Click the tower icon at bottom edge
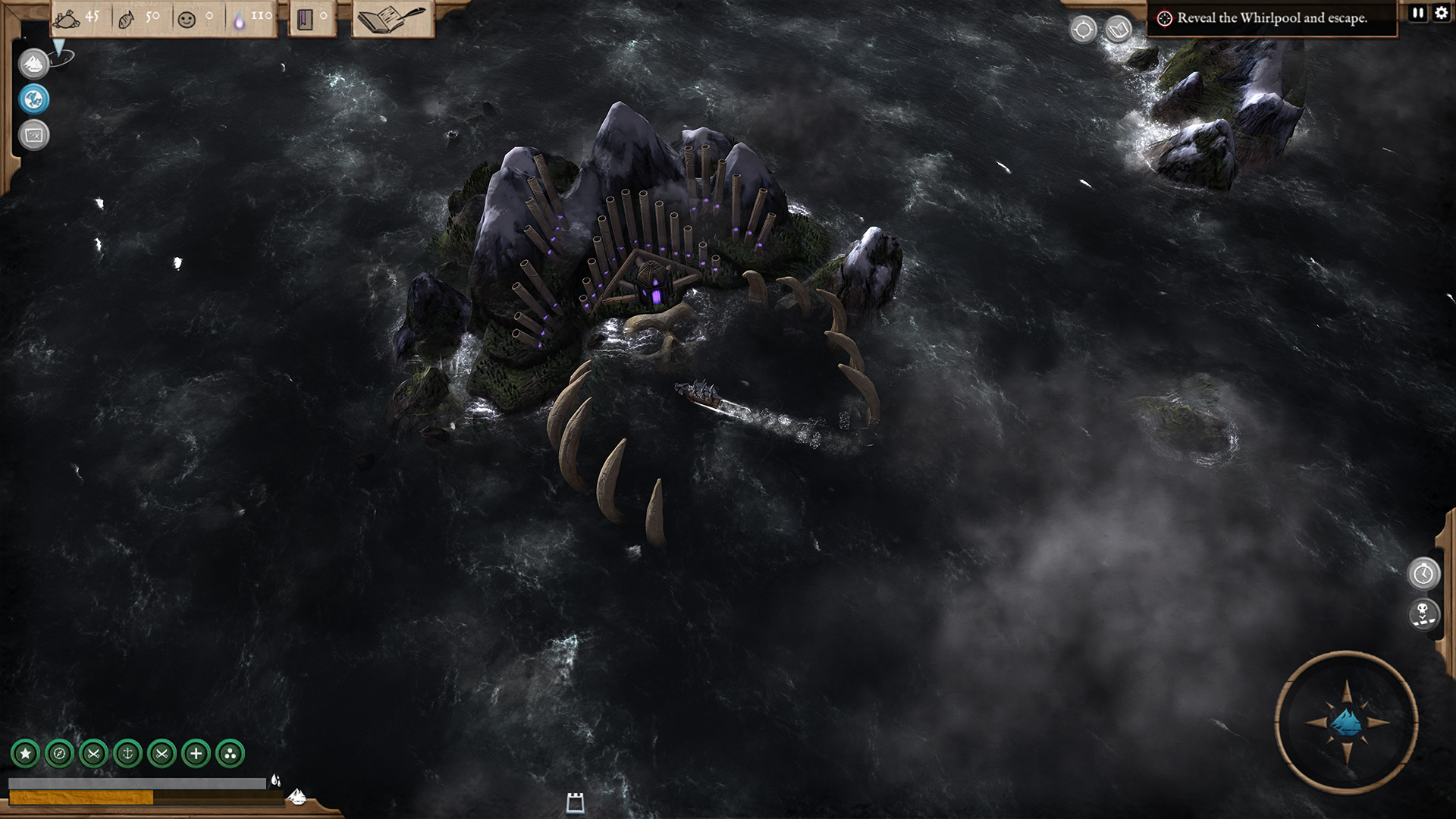Viewport: 1456px width, 819px height. tap(575, 802)
